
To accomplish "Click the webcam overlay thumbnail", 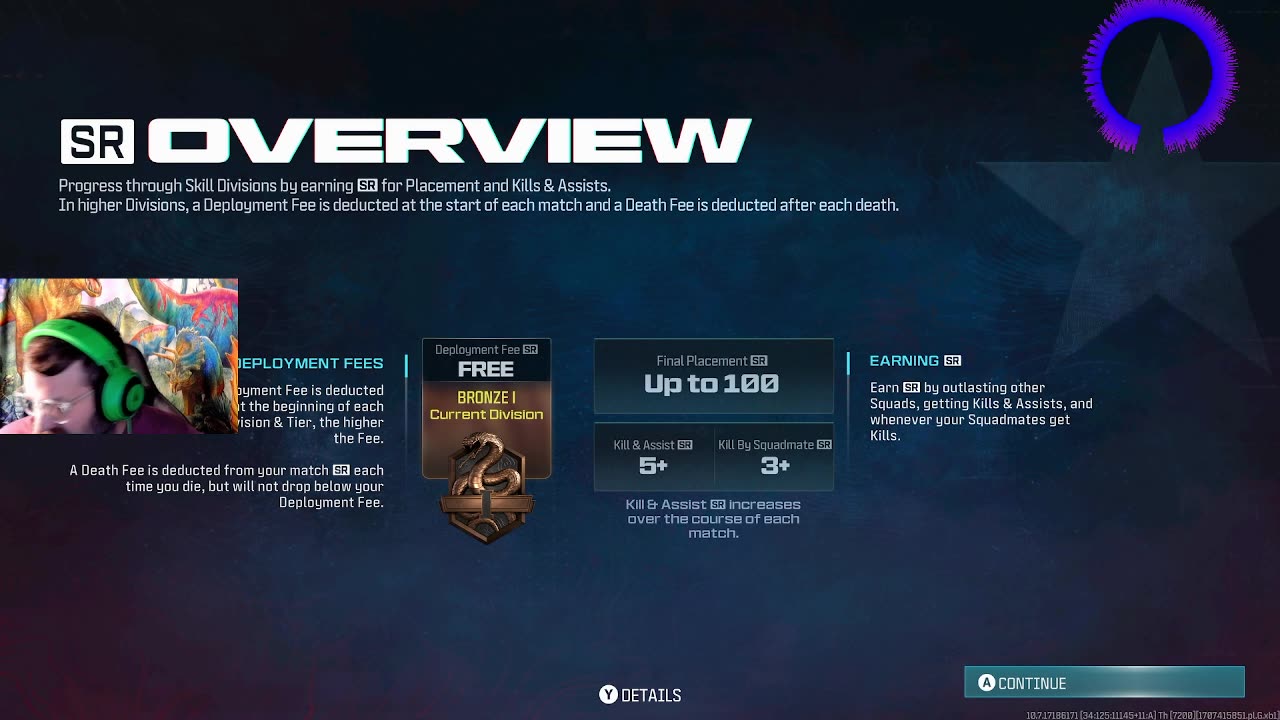I will [x=119, y=355].
